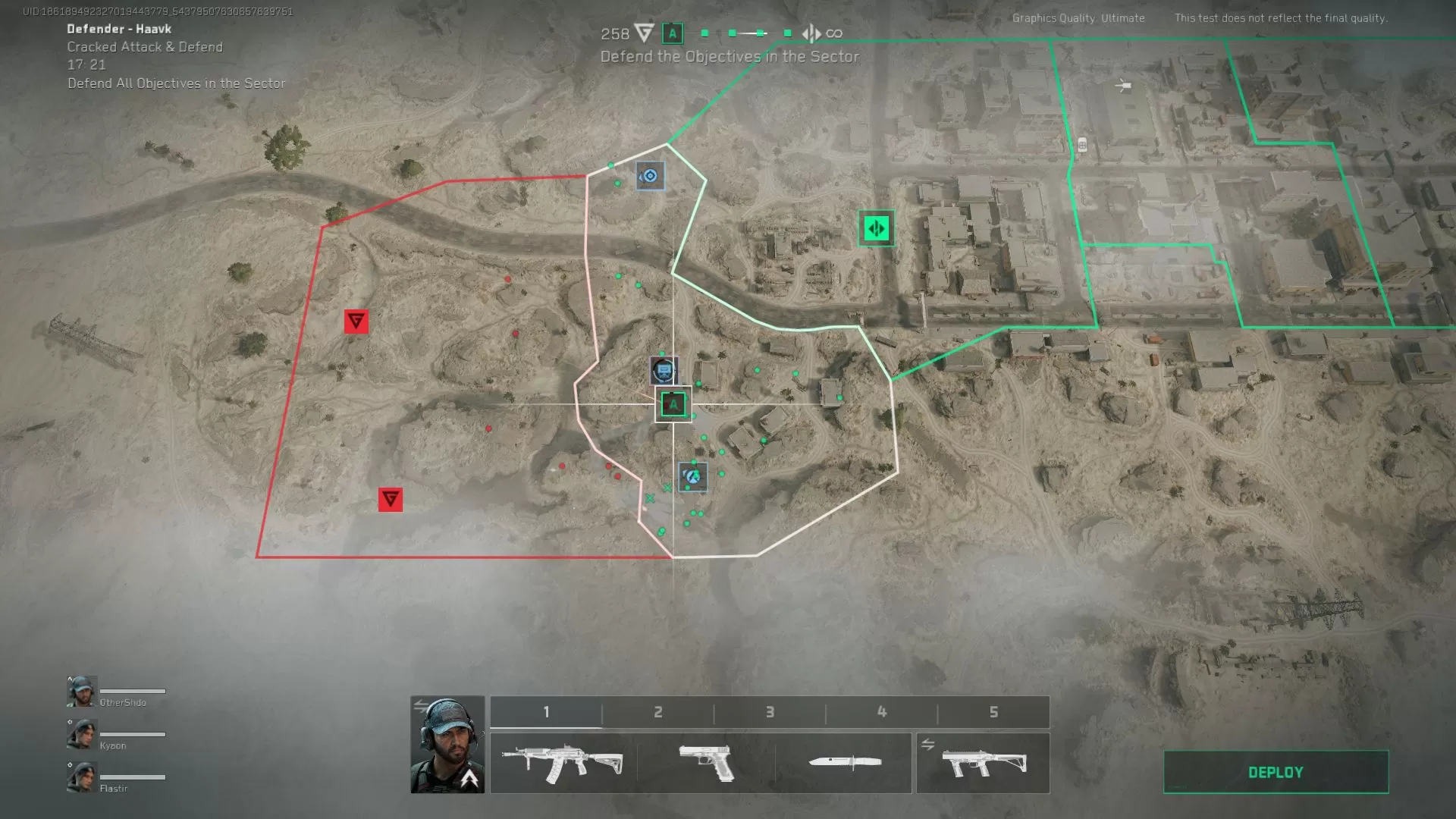The image size is (1456, 819).
Task: Select the Objective A marker on the map
Action: 673,403
